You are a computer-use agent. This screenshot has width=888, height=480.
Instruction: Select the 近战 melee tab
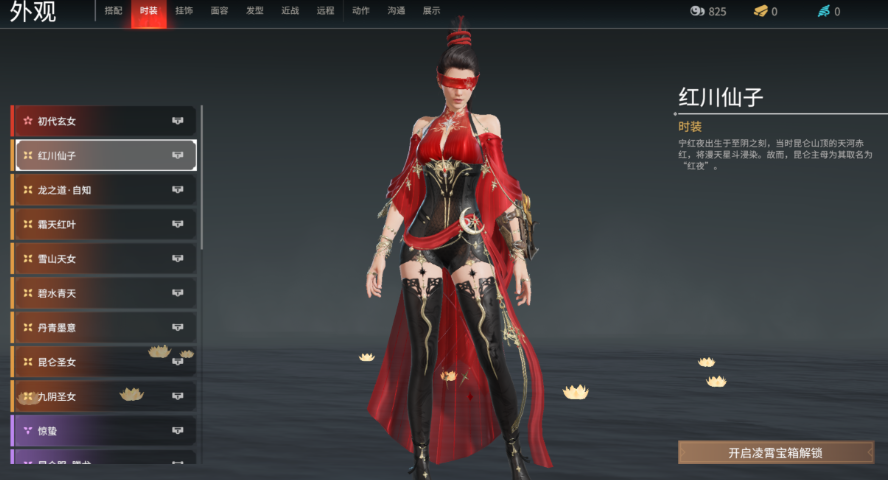[x=290, y=11]
